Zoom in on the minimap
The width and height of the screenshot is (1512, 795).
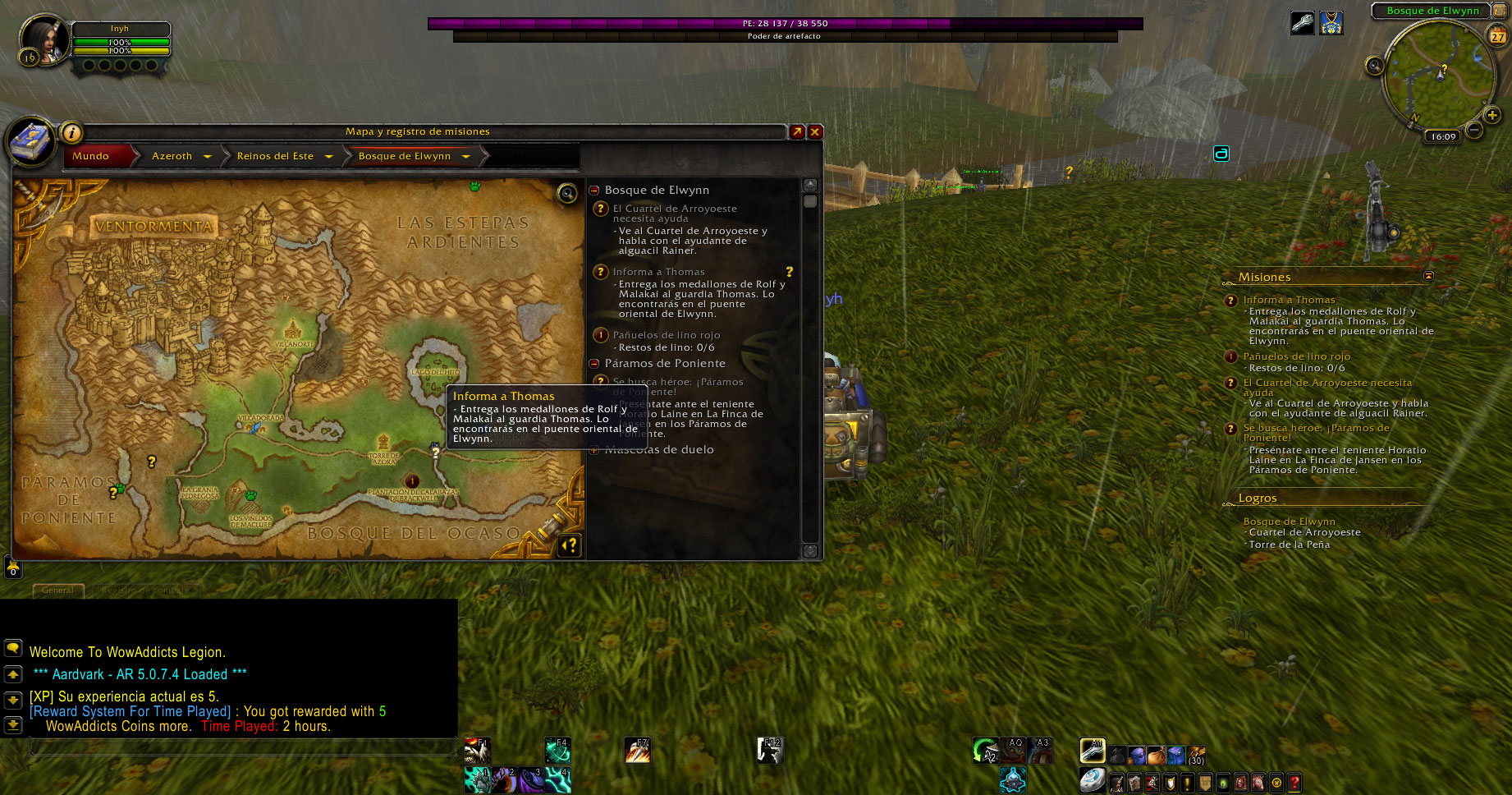tap(1492, 116)
